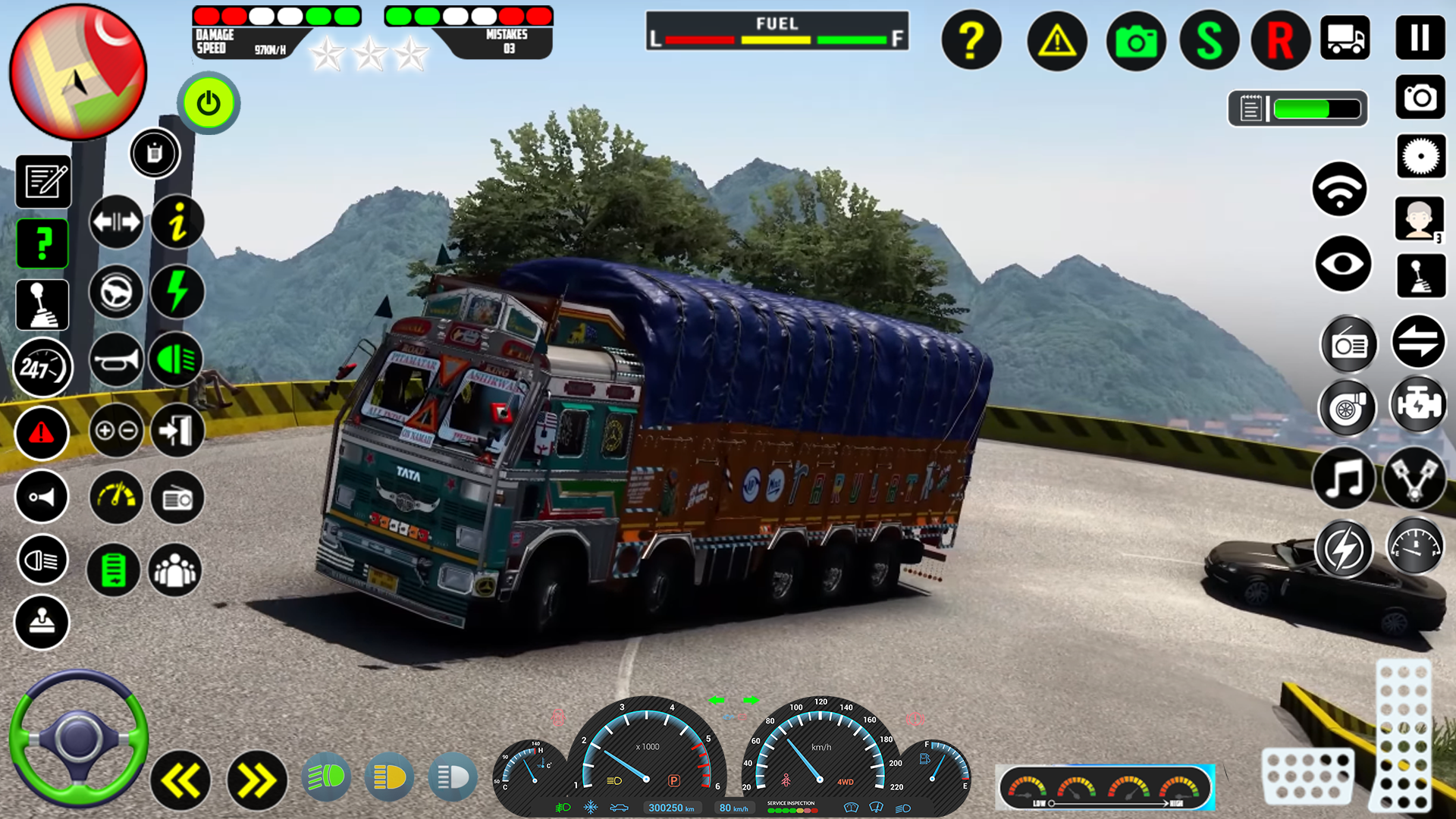Expand the zoom in/out control

click(x=115, y=431)
